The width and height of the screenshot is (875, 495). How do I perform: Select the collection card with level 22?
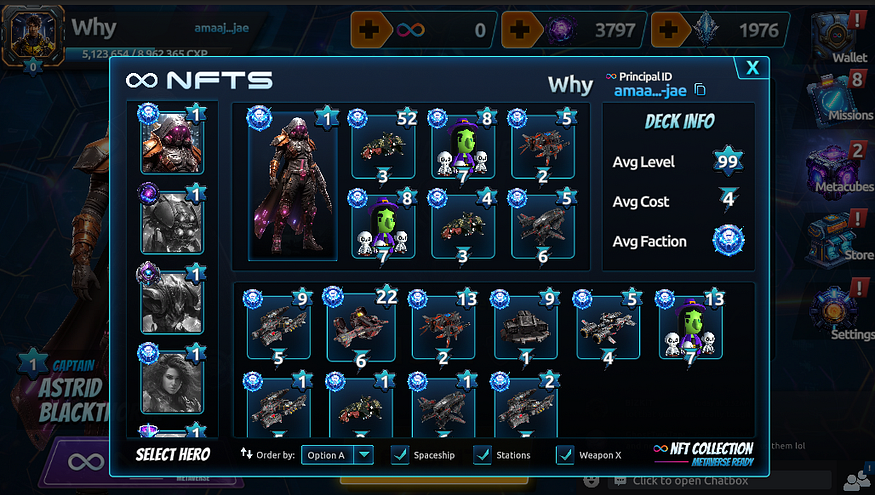click(x=362, y=326)
